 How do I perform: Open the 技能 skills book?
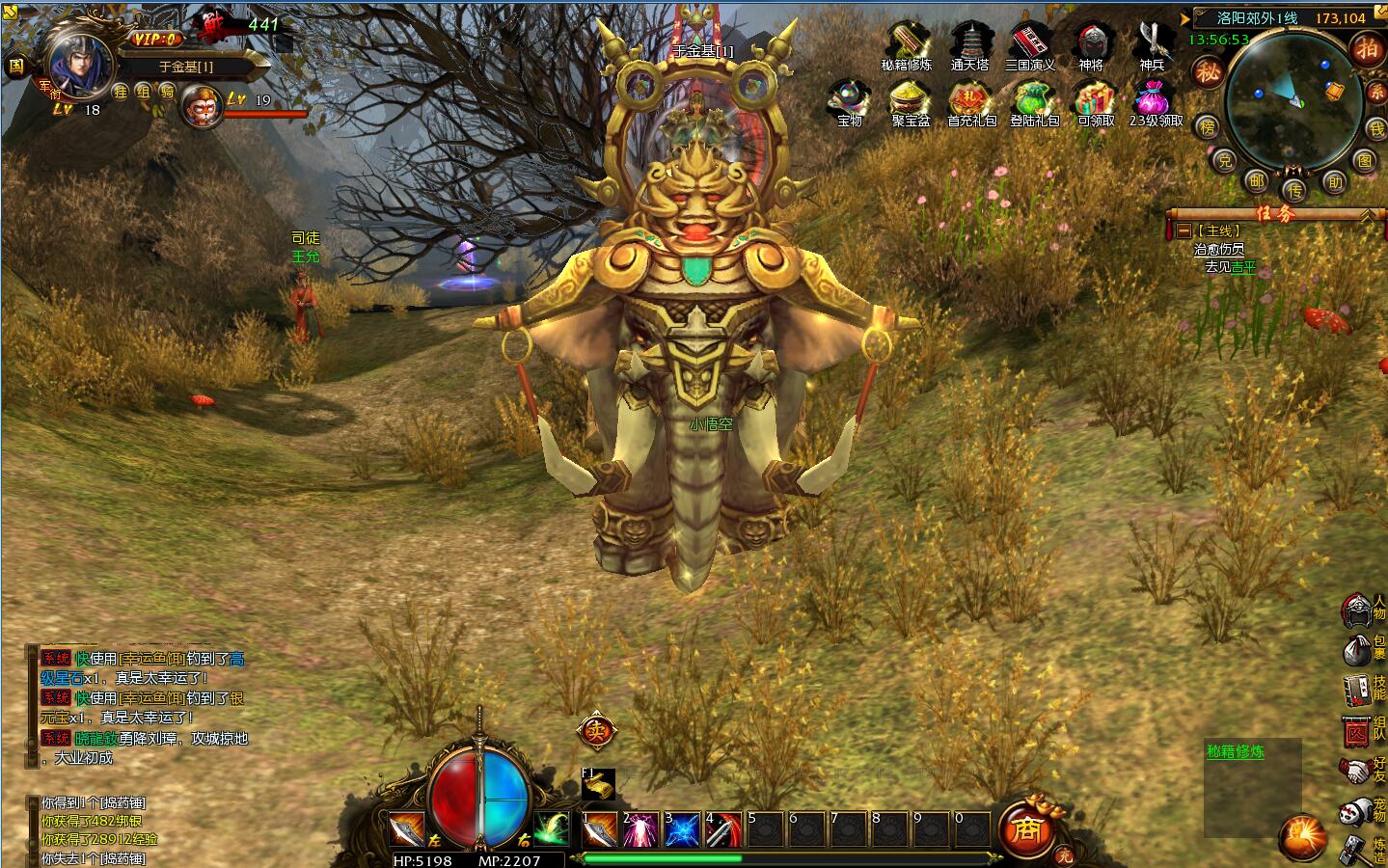click(1362, 689)
